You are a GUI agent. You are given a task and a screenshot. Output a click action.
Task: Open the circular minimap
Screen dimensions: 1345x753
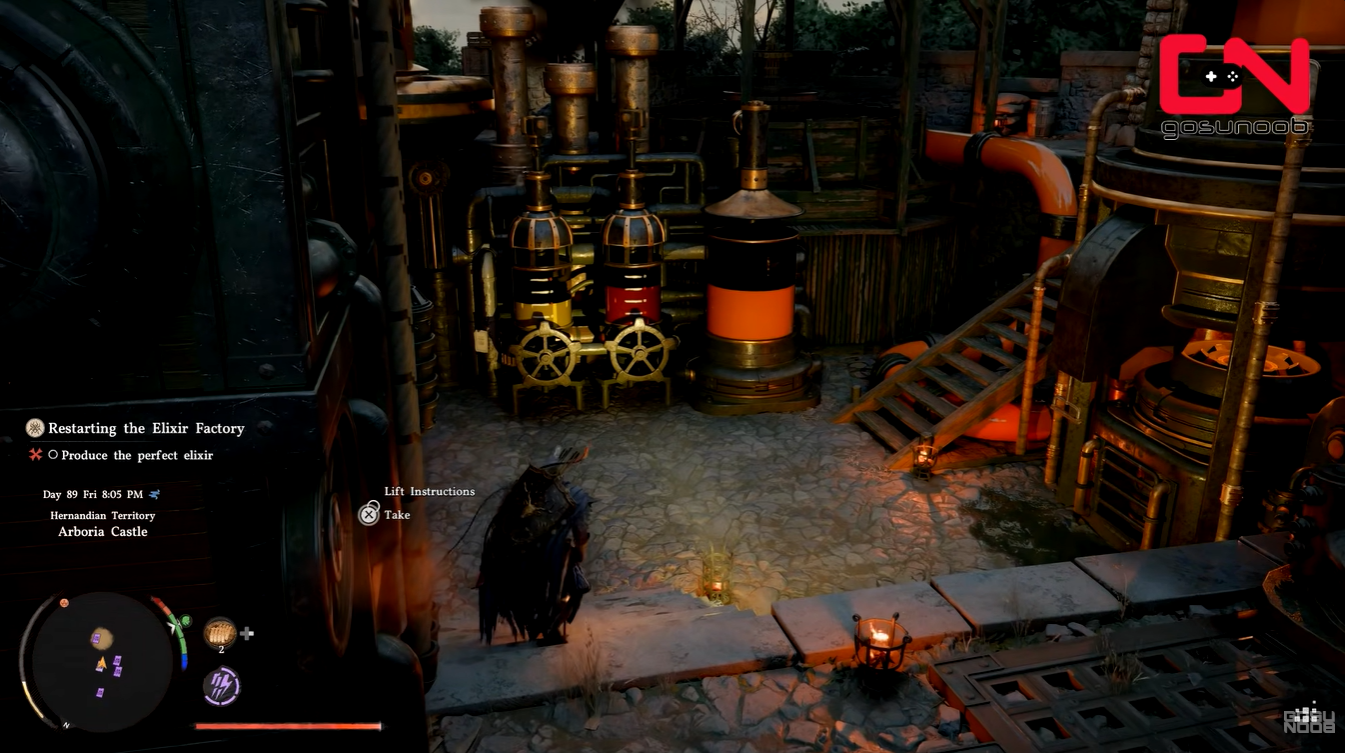[103, 661]
